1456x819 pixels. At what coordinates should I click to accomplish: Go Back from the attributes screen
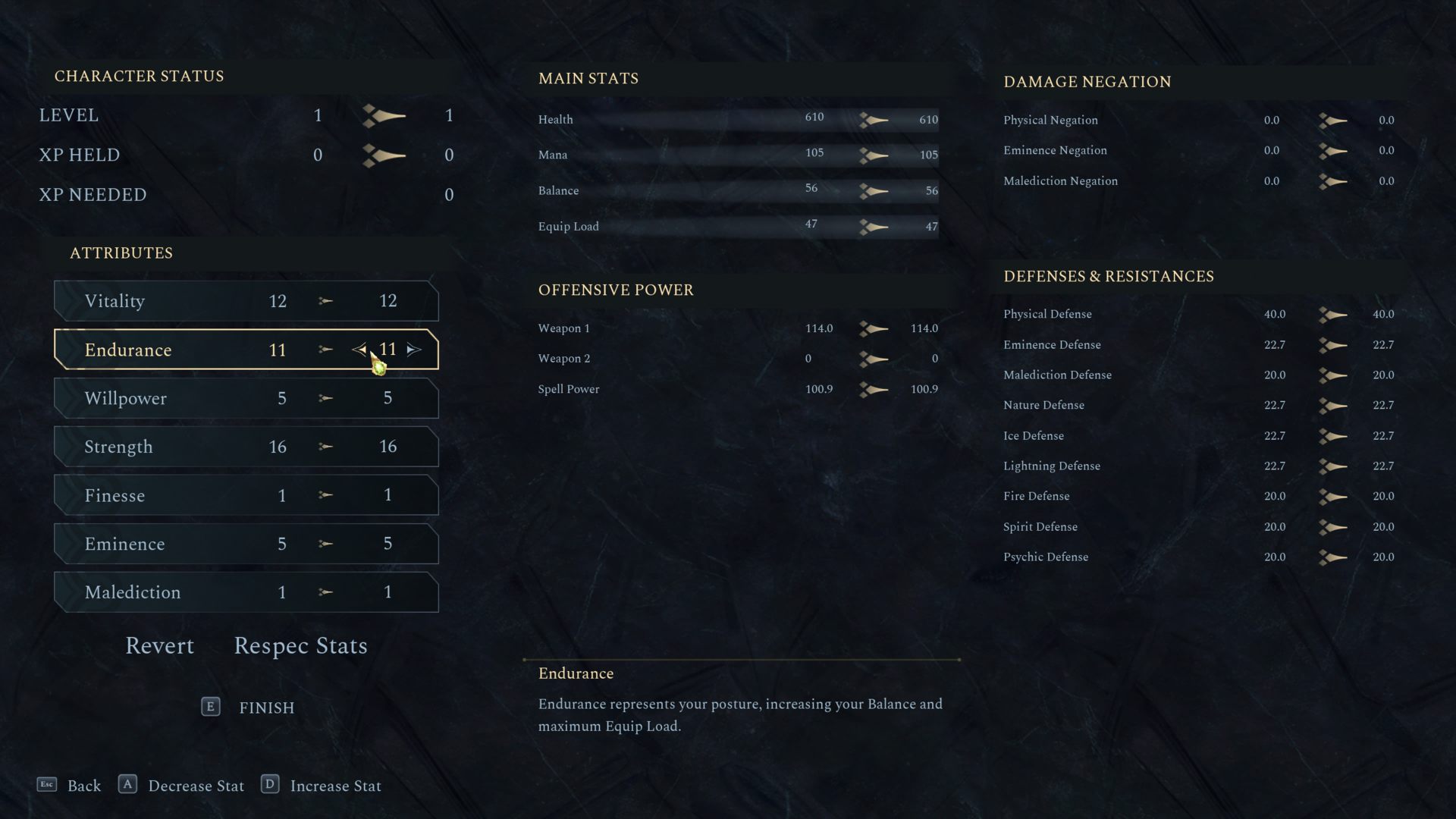pyautogui.click(x=83, y=786)
